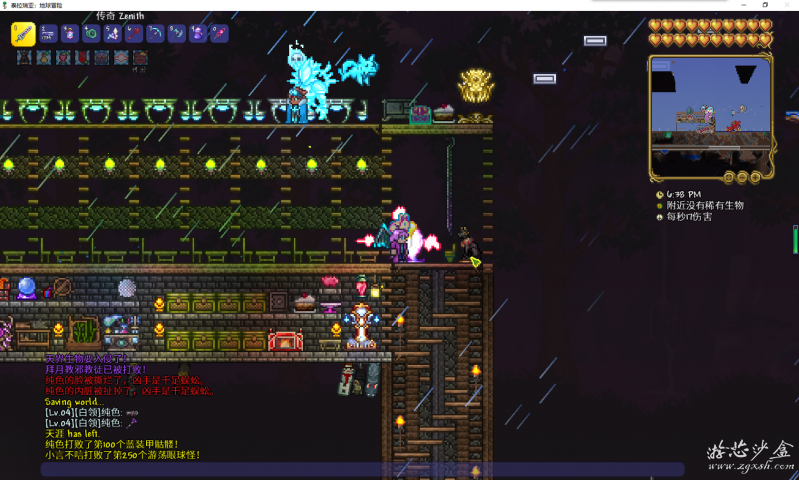The image size is (799, 480).
Task: Select the crystal shard hotbar slot
Action: (x=112, y=33)
